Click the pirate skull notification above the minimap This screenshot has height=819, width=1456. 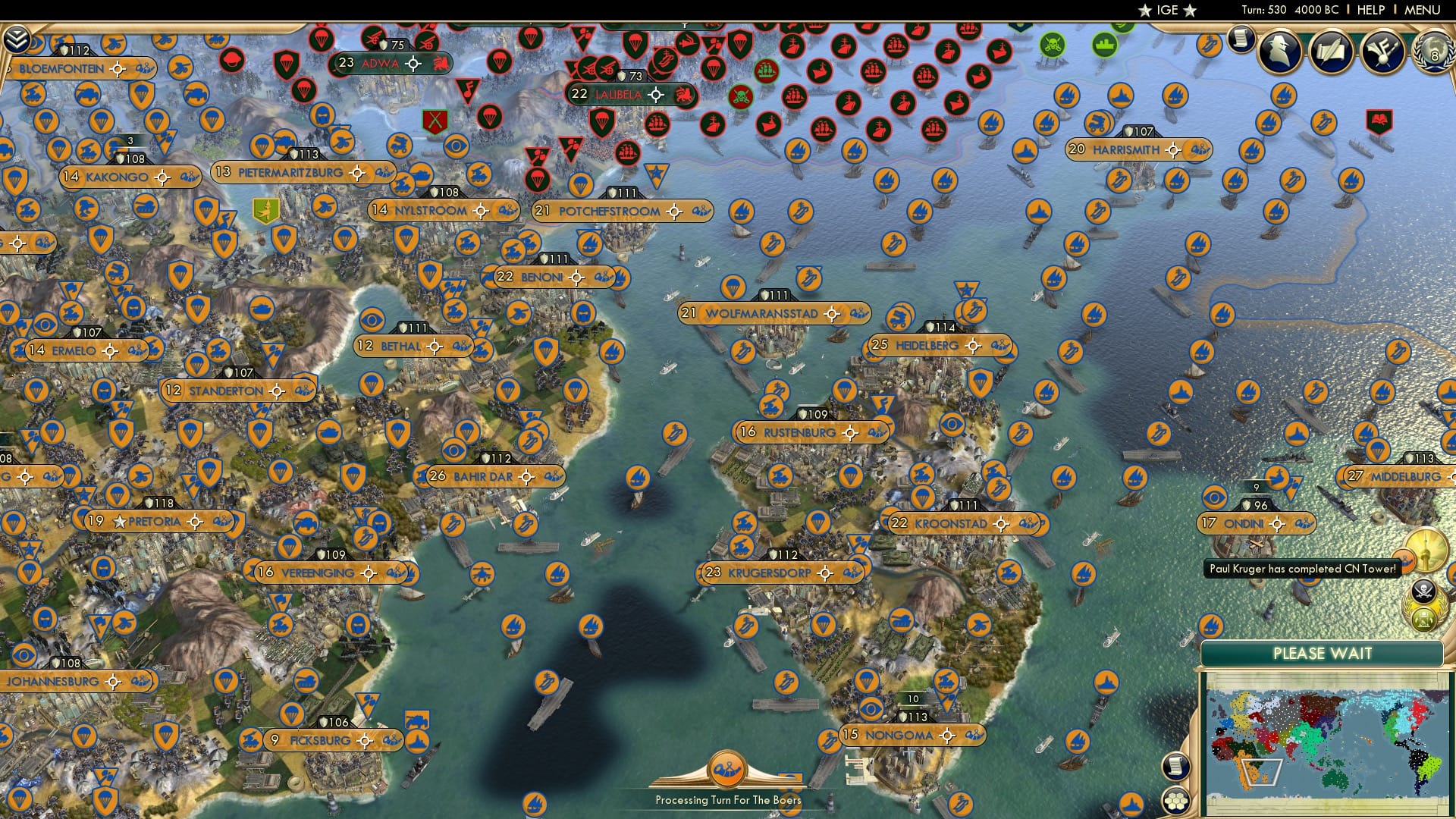pos(1423,590)
